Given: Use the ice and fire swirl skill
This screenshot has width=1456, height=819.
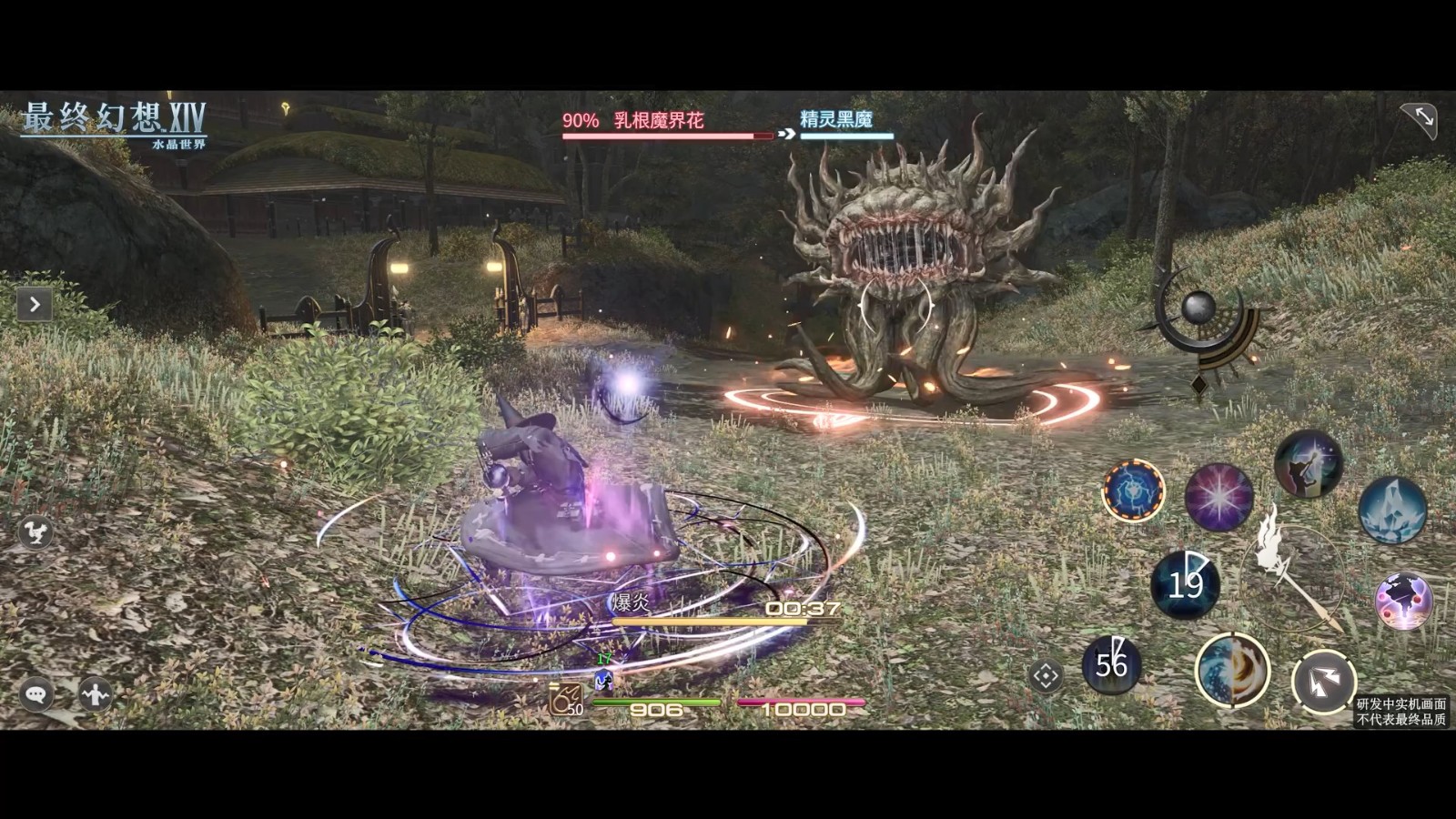Looking at the screenshot, I should 1232,671.
